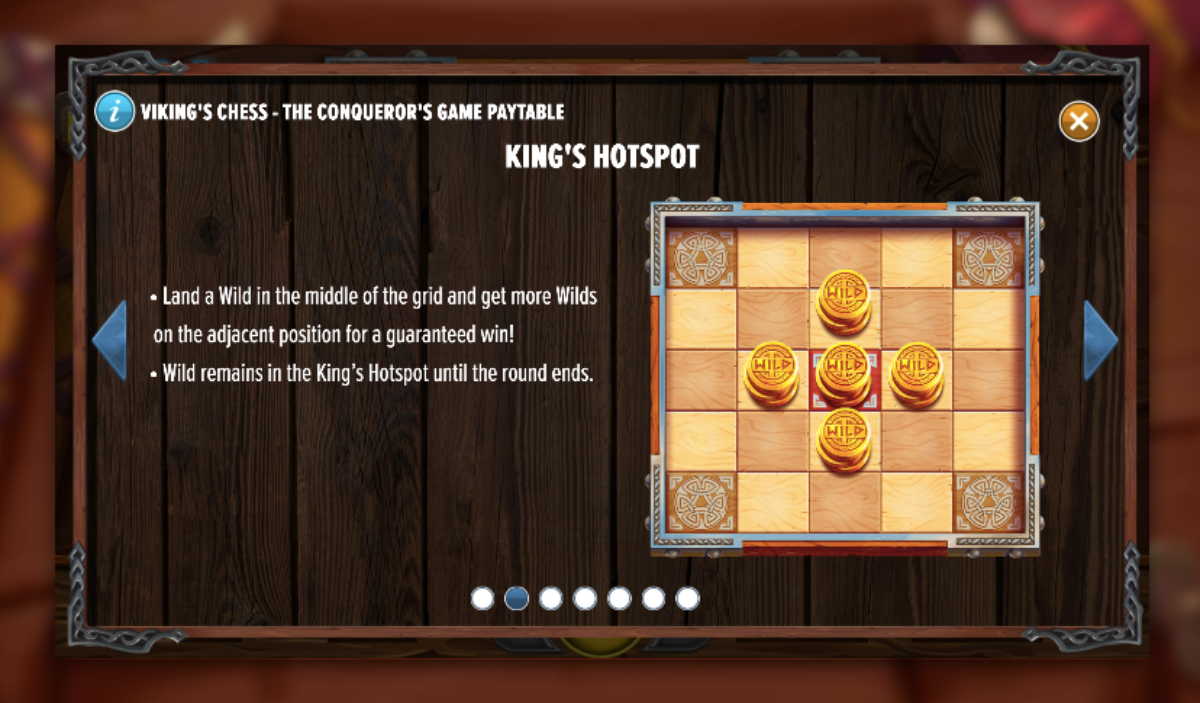Screen dimensions: 1200x703
Task: Select the sixth page indicator dot
Action: tap(653, 598)
